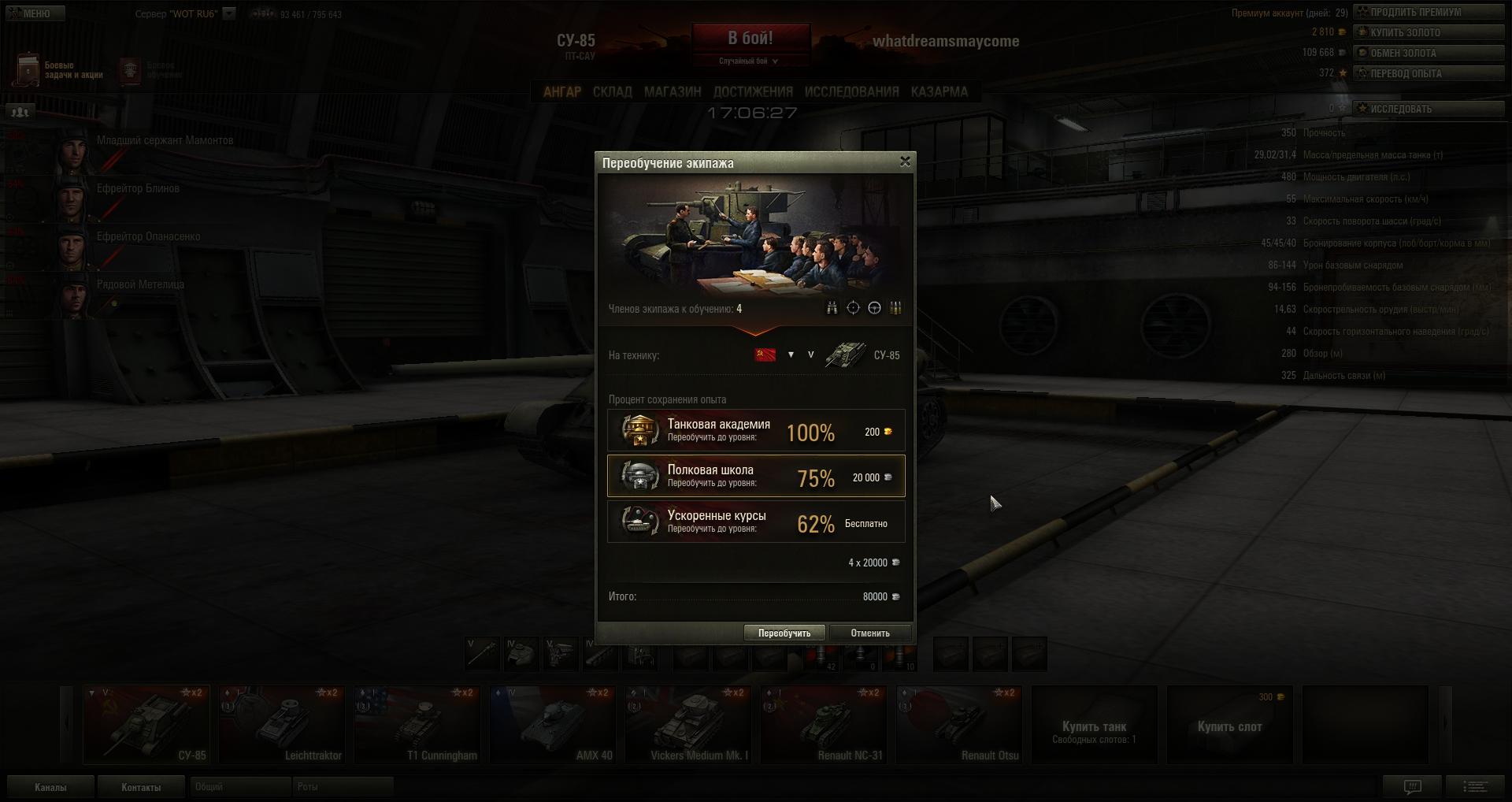
Task: Choose Танковая академия 100% option
Action: point(756,431)
